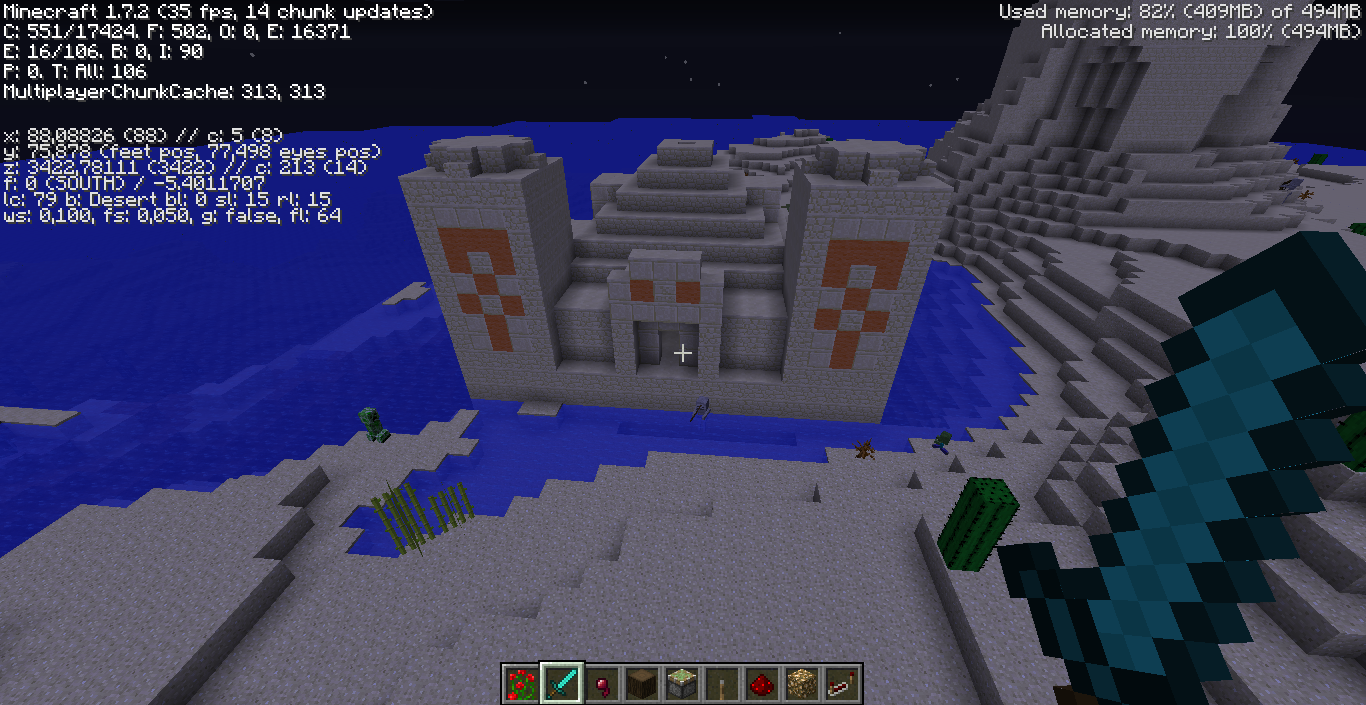Select the lever hotbar slot

click(x=721, y=684)
